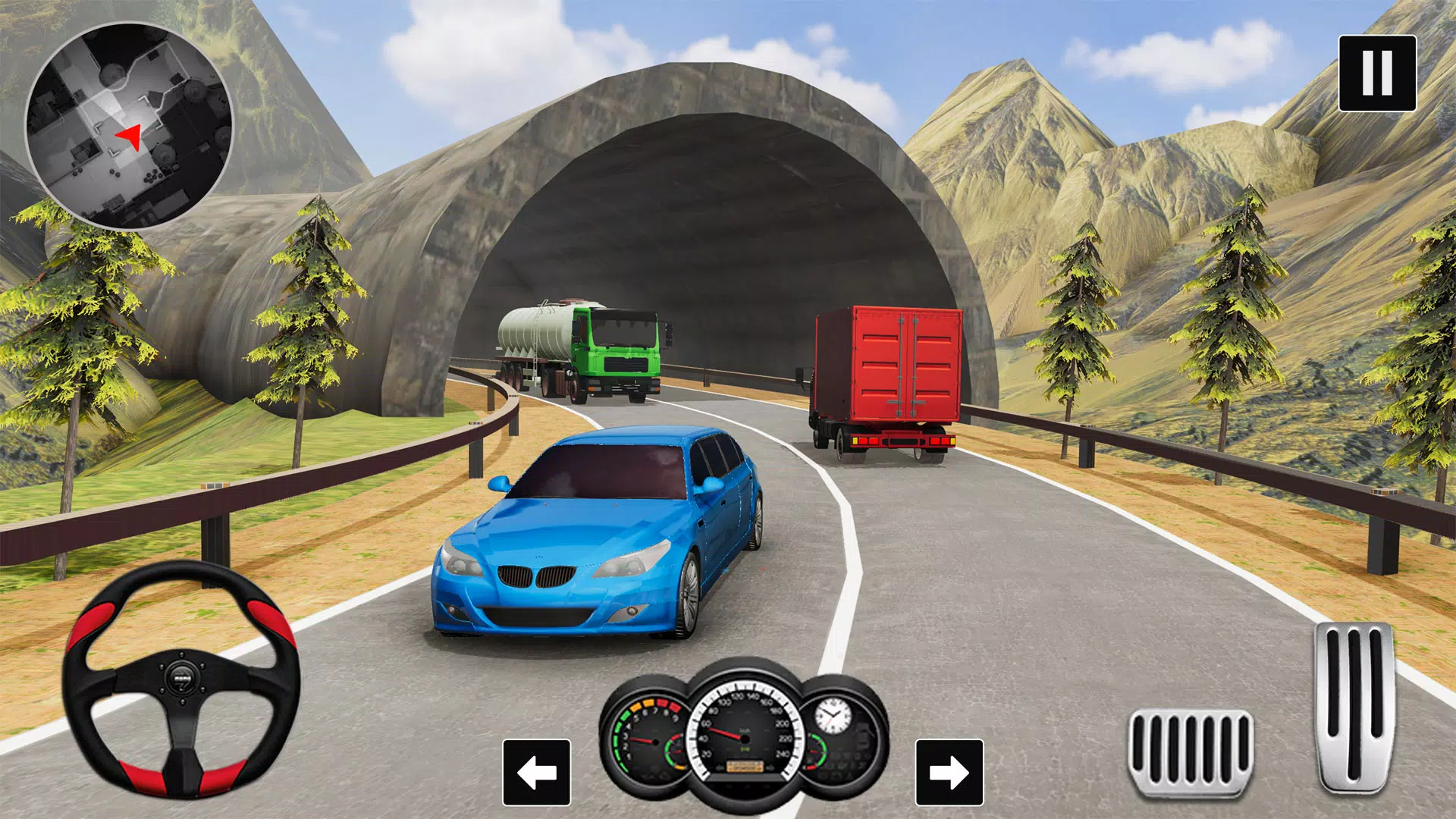Steer right with the right arrow button
1456x819 pixels.
coord(949,772)
